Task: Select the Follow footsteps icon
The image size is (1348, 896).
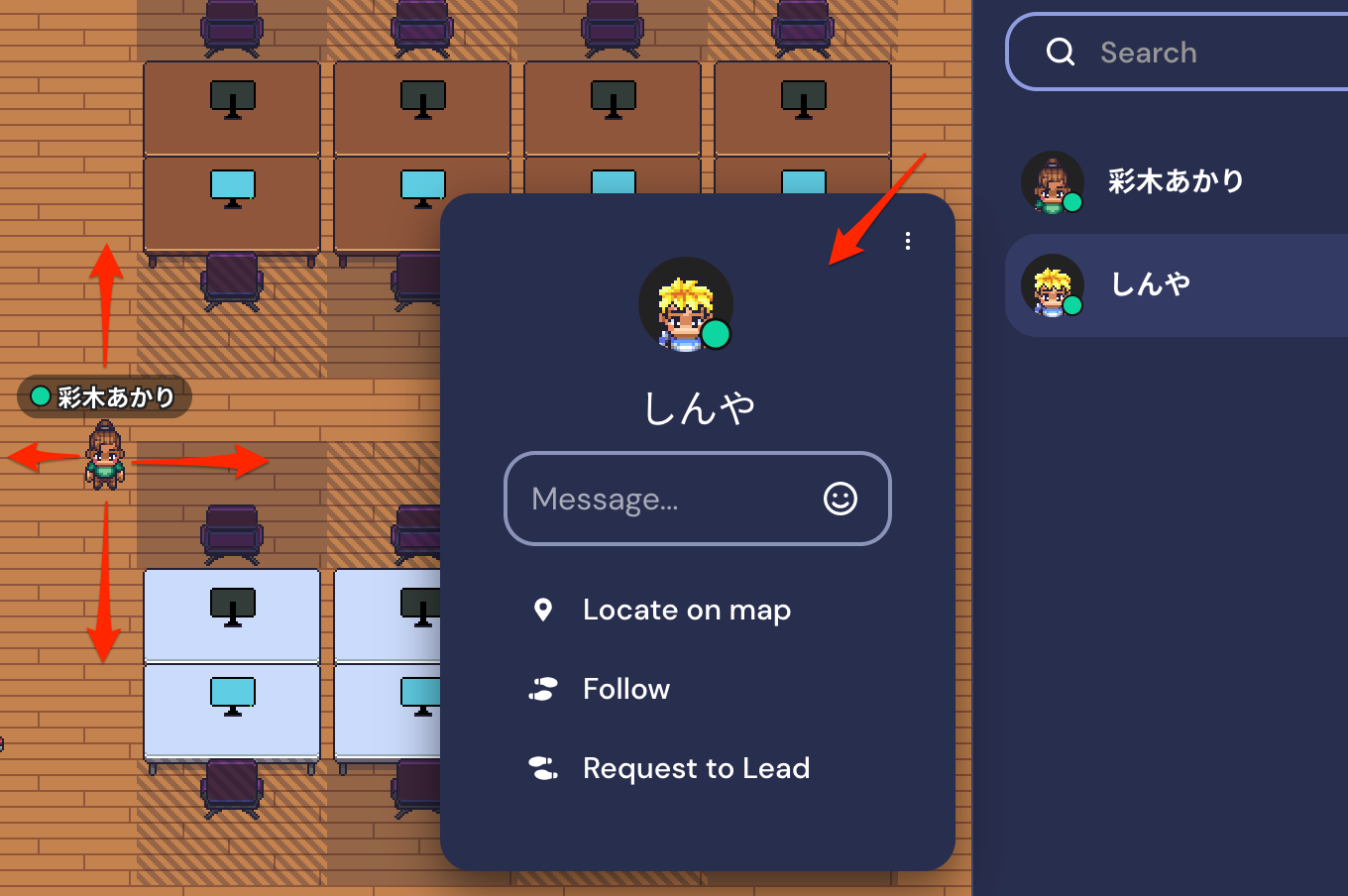Action: [x=543, y=689]
